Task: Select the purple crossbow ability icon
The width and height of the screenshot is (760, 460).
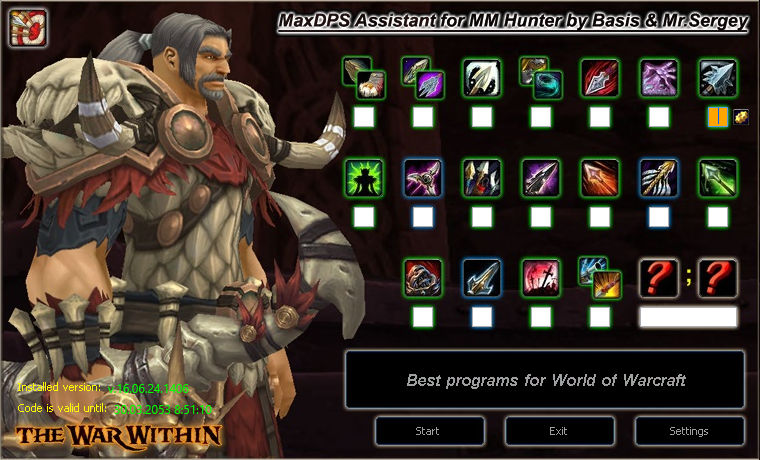Action: pos(423,177)
